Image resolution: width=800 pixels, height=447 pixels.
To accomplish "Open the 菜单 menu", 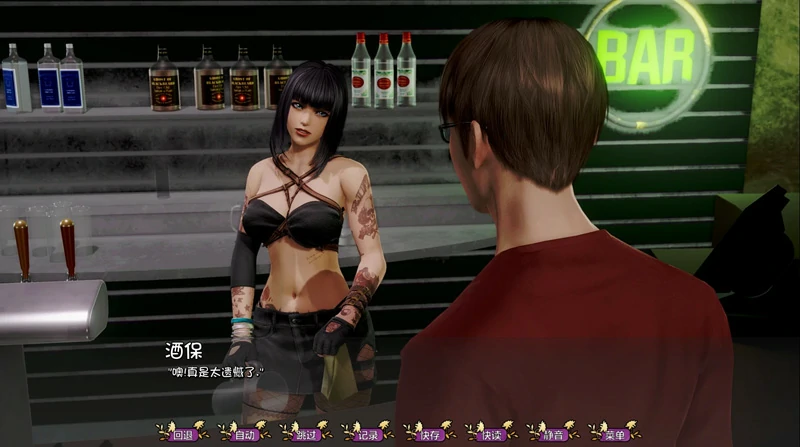I will click(x=615, y=434).
